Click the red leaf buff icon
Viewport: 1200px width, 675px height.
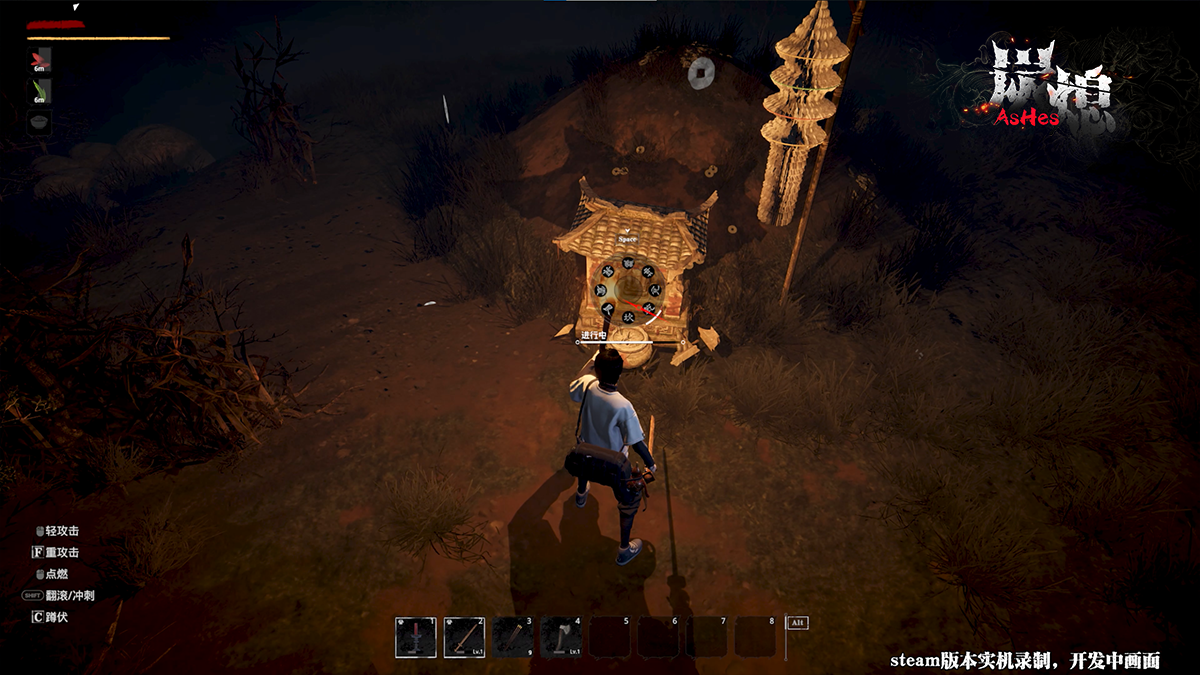40,60
